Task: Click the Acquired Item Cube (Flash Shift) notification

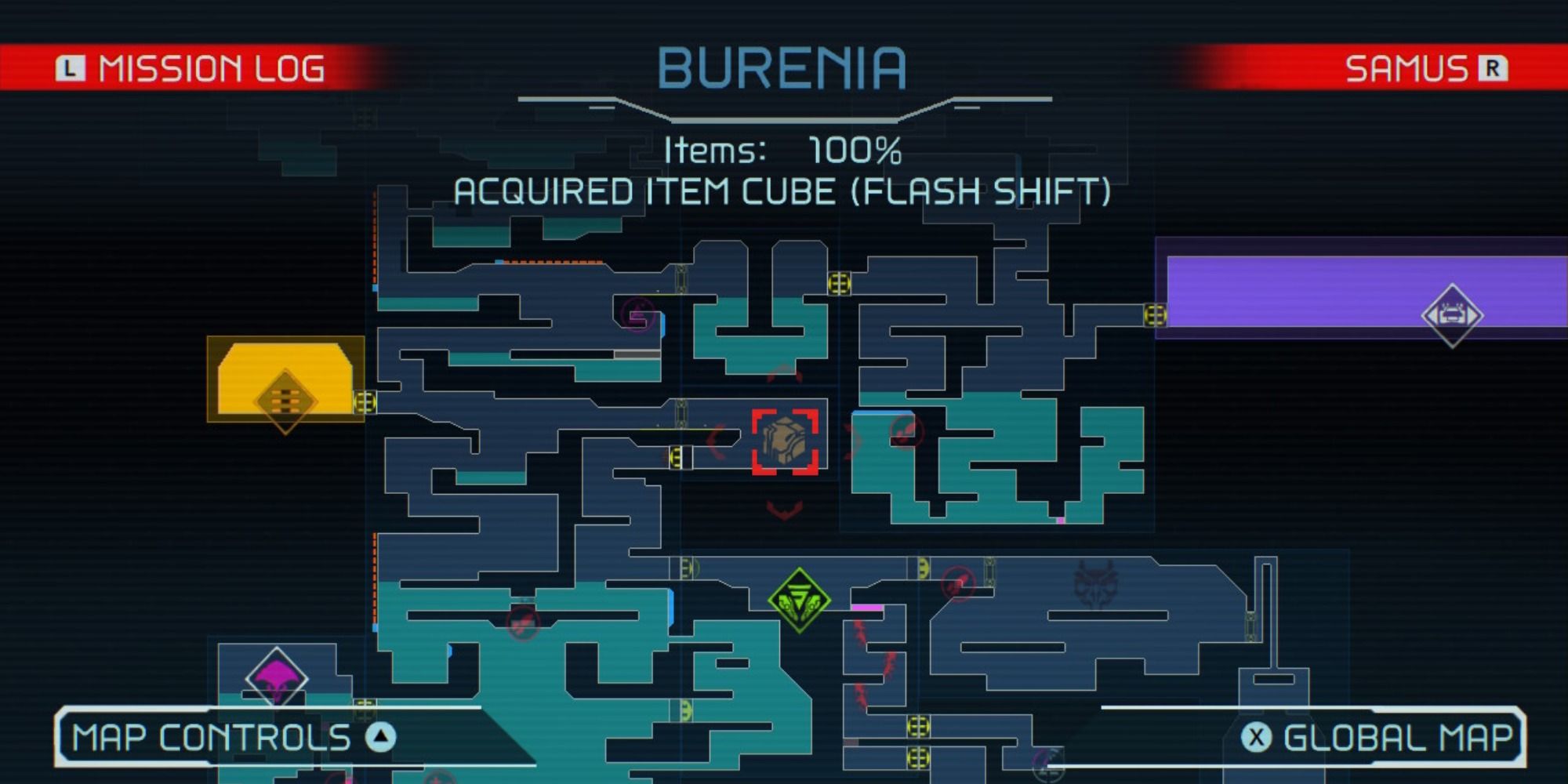Action: [784, 192]
